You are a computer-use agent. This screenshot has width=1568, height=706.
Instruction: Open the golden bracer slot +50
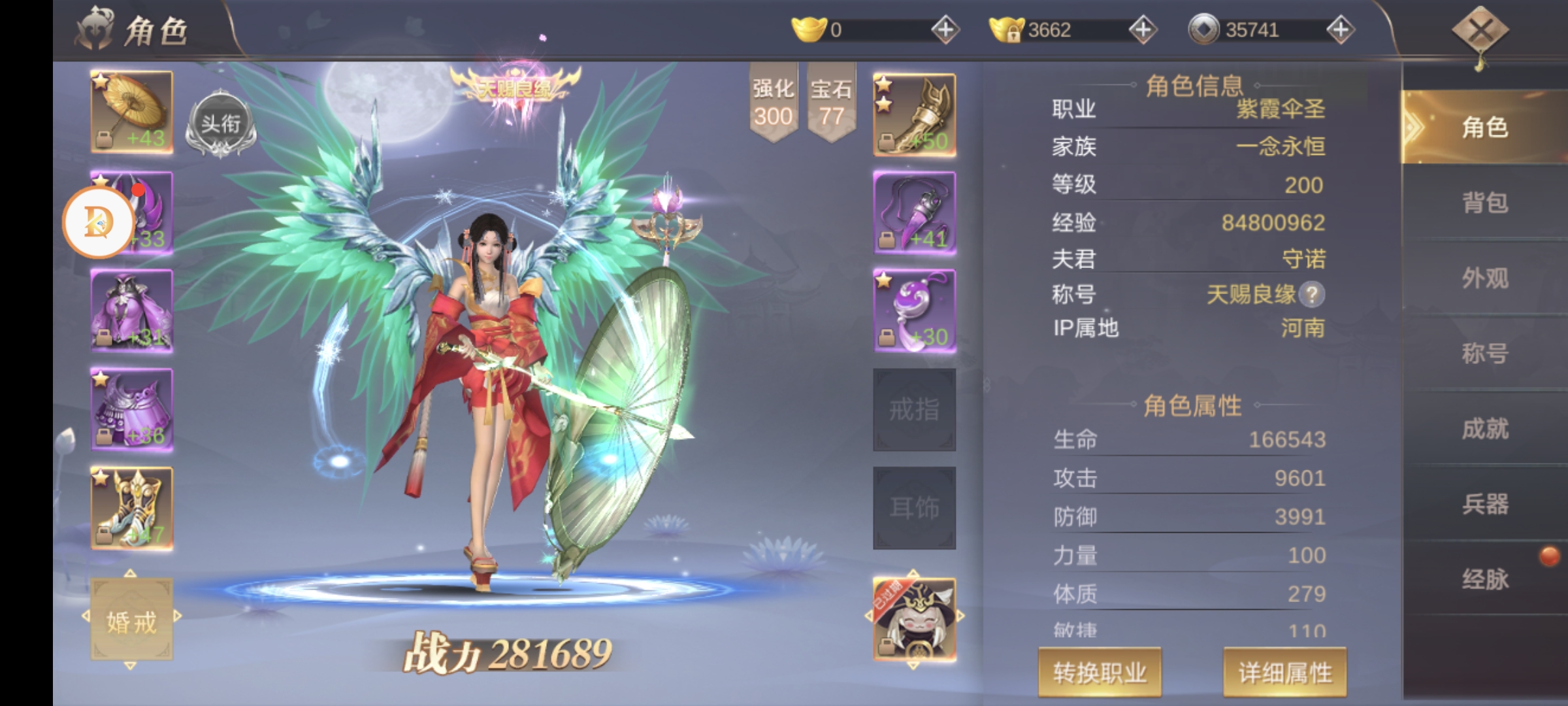tap(914, 115)
